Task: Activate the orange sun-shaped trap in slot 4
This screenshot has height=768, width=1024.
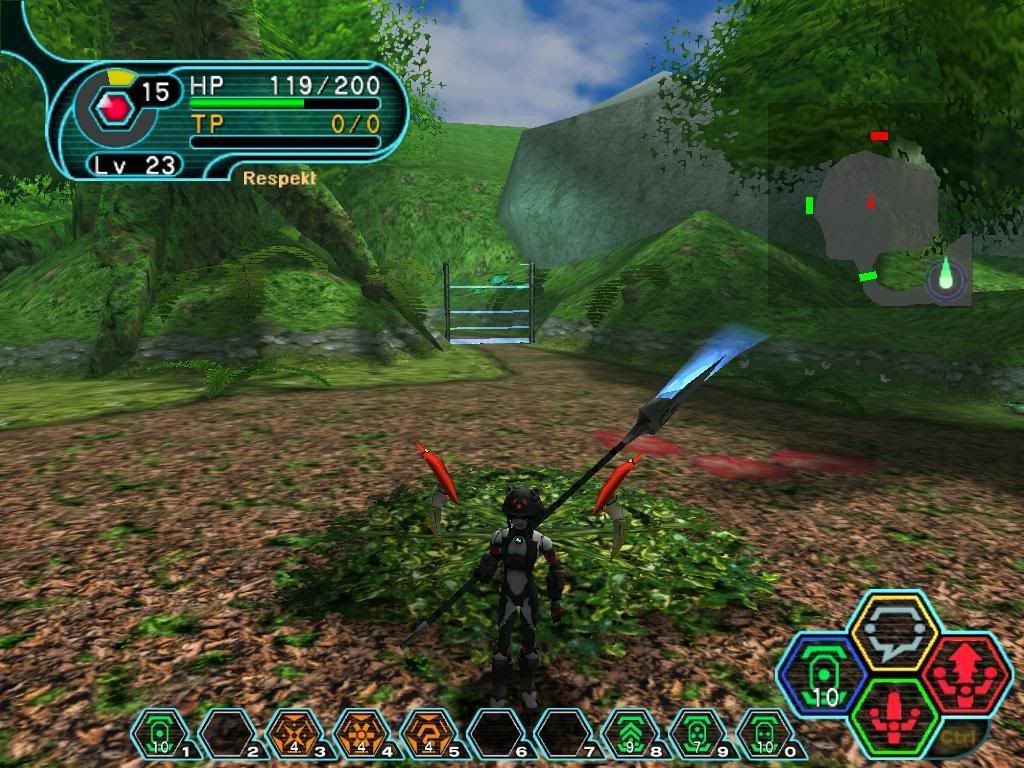Action: tap(361, 735)
